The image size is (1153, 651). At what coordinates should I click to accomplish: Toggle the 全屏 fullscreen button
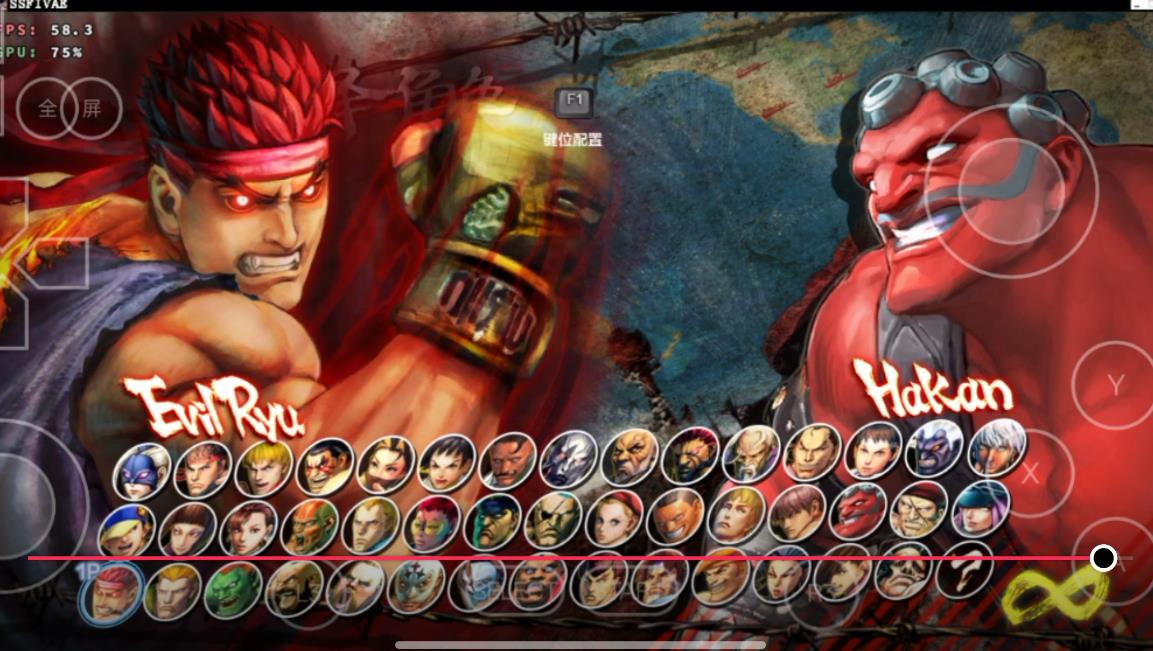[70, 108]
